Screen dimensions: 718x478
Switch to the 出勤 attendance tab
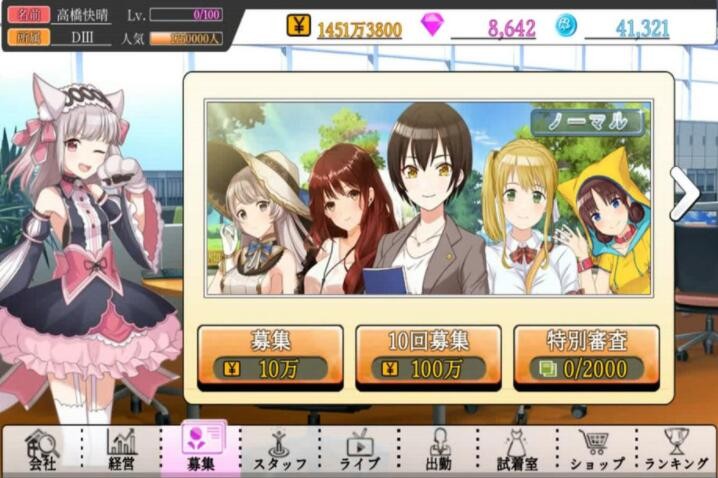tap(439, 449)
